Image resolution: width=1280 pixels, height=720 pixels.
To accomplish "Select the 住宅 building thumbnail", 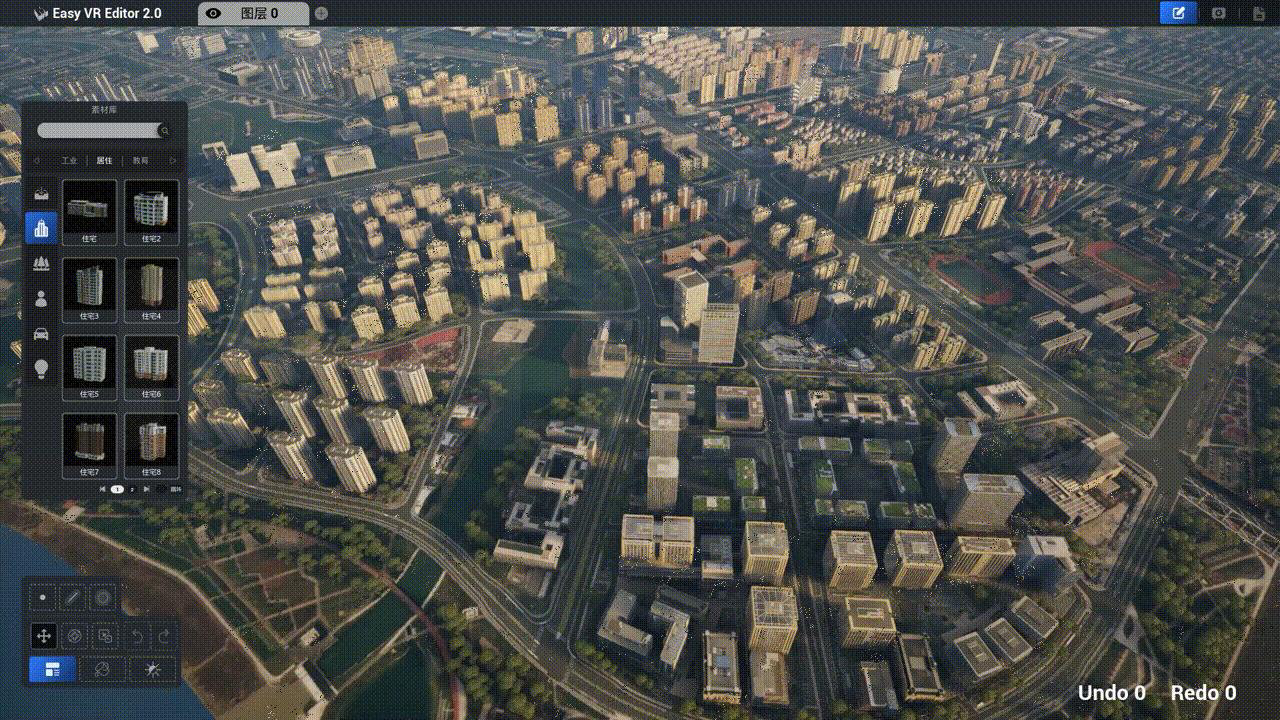I will click(x=90, y=208).
